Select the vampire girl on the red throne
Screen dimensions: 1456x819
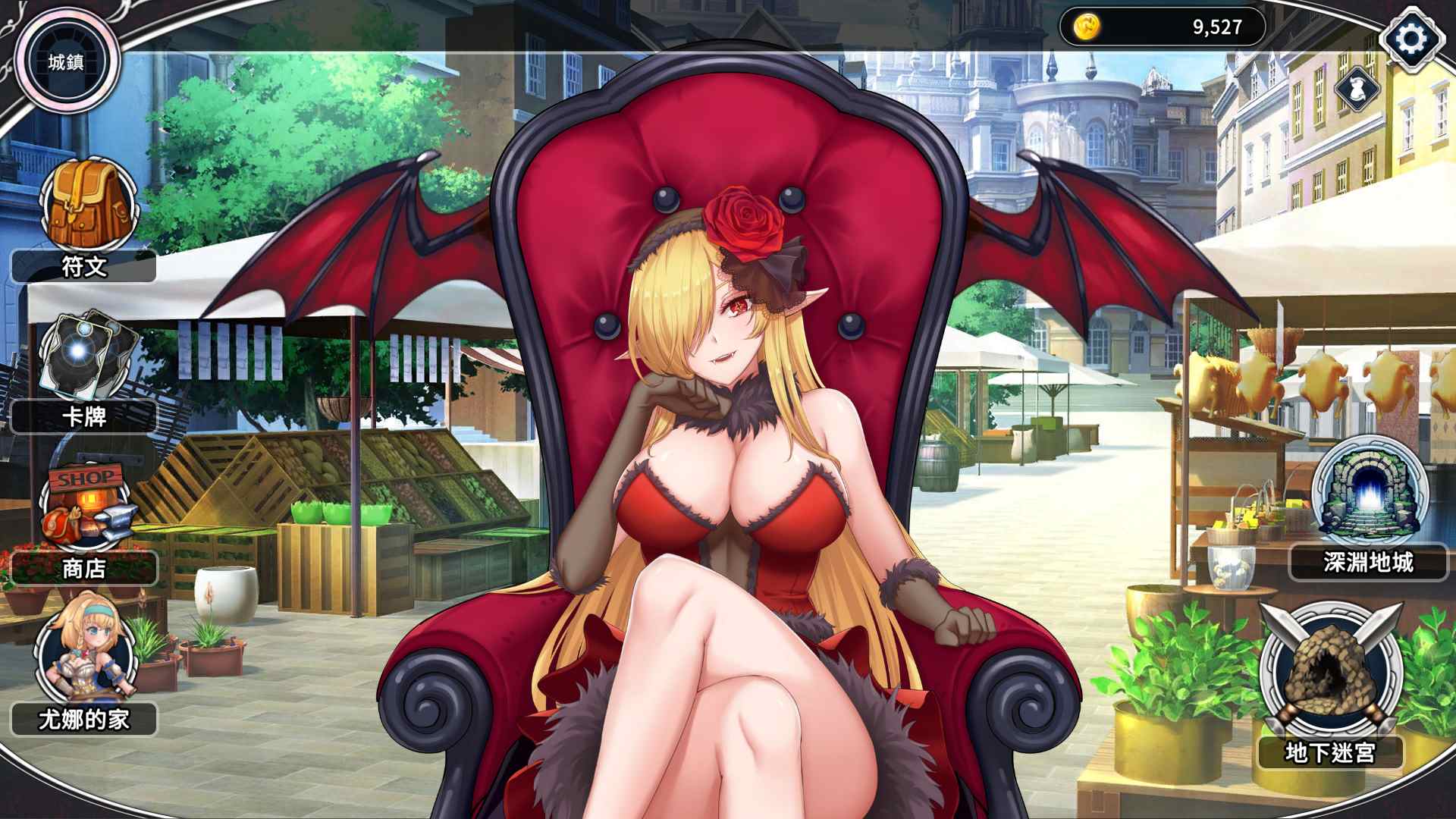point(728,455)
